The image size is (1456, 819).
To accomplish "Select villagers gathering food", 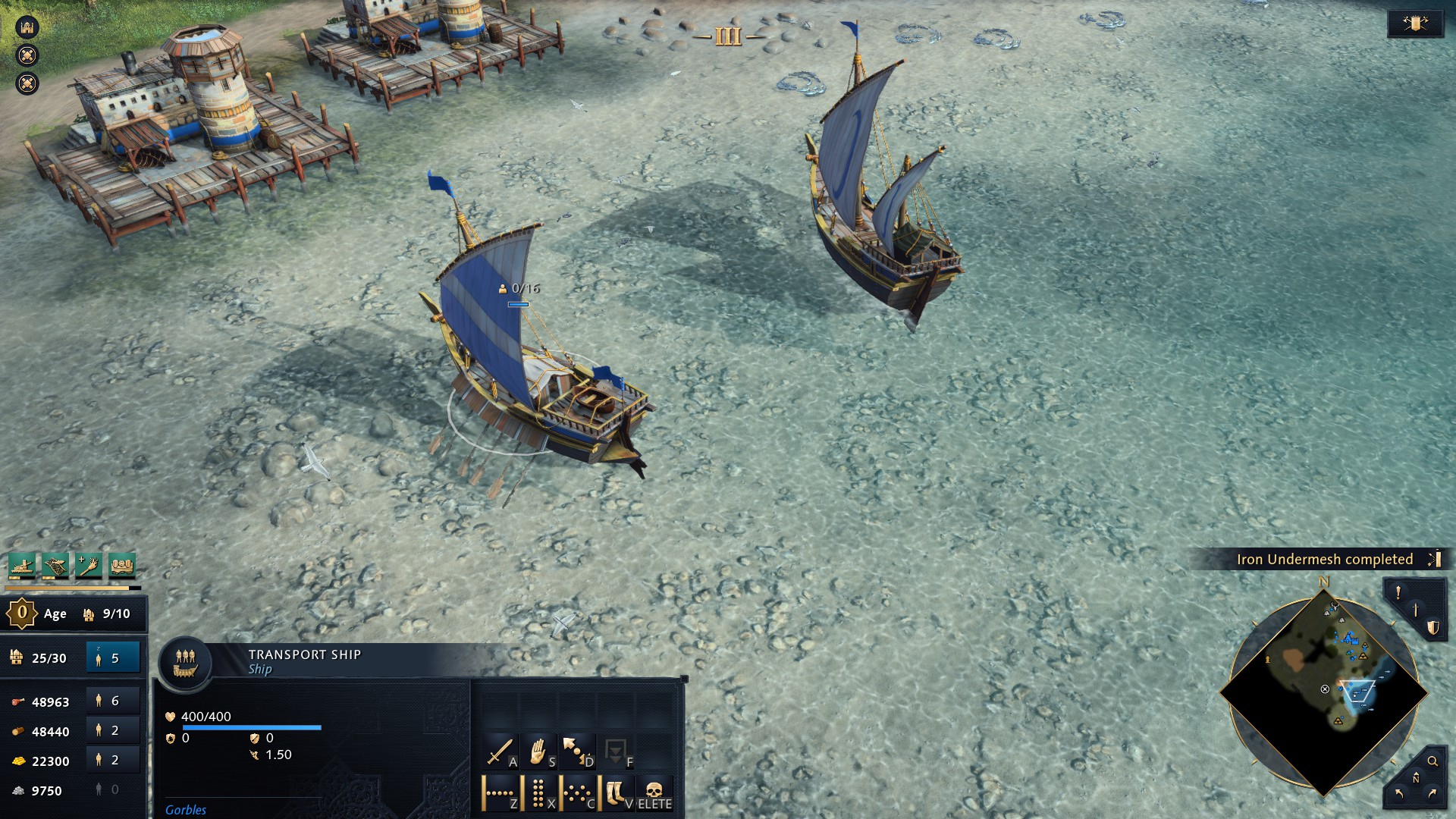I will click(113, 701).
